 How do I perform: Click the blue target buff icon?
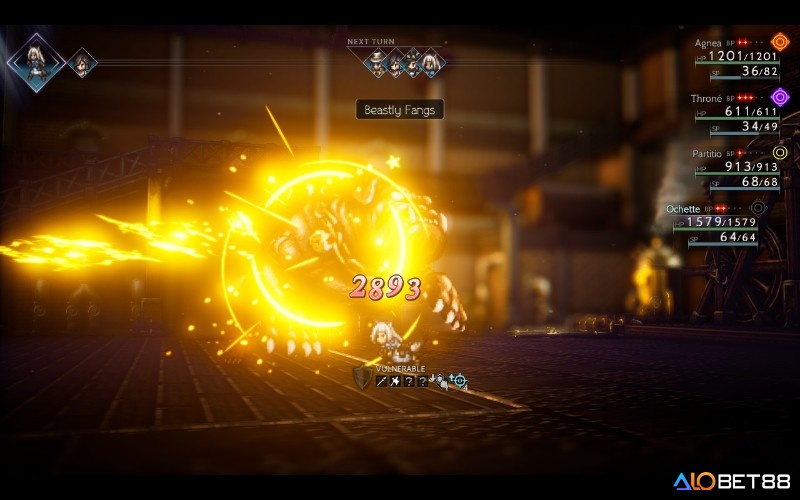pyautogui.click(x=458, y=381)
